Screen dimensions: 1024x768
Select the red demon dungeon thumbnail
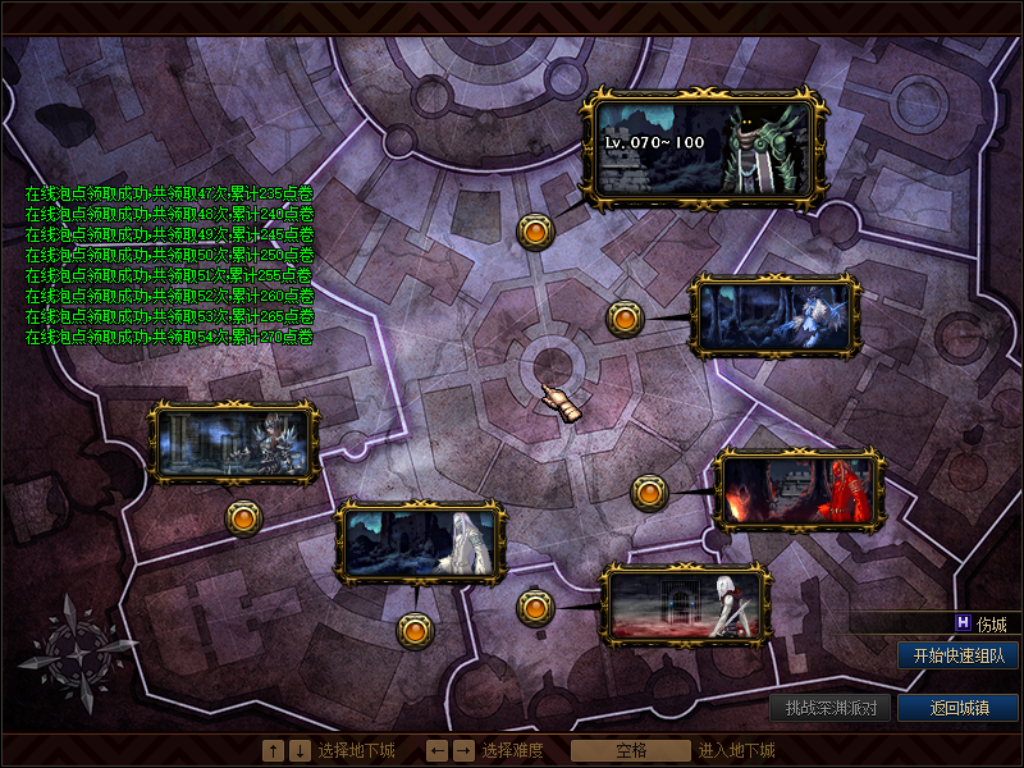[x=799, y=490]
